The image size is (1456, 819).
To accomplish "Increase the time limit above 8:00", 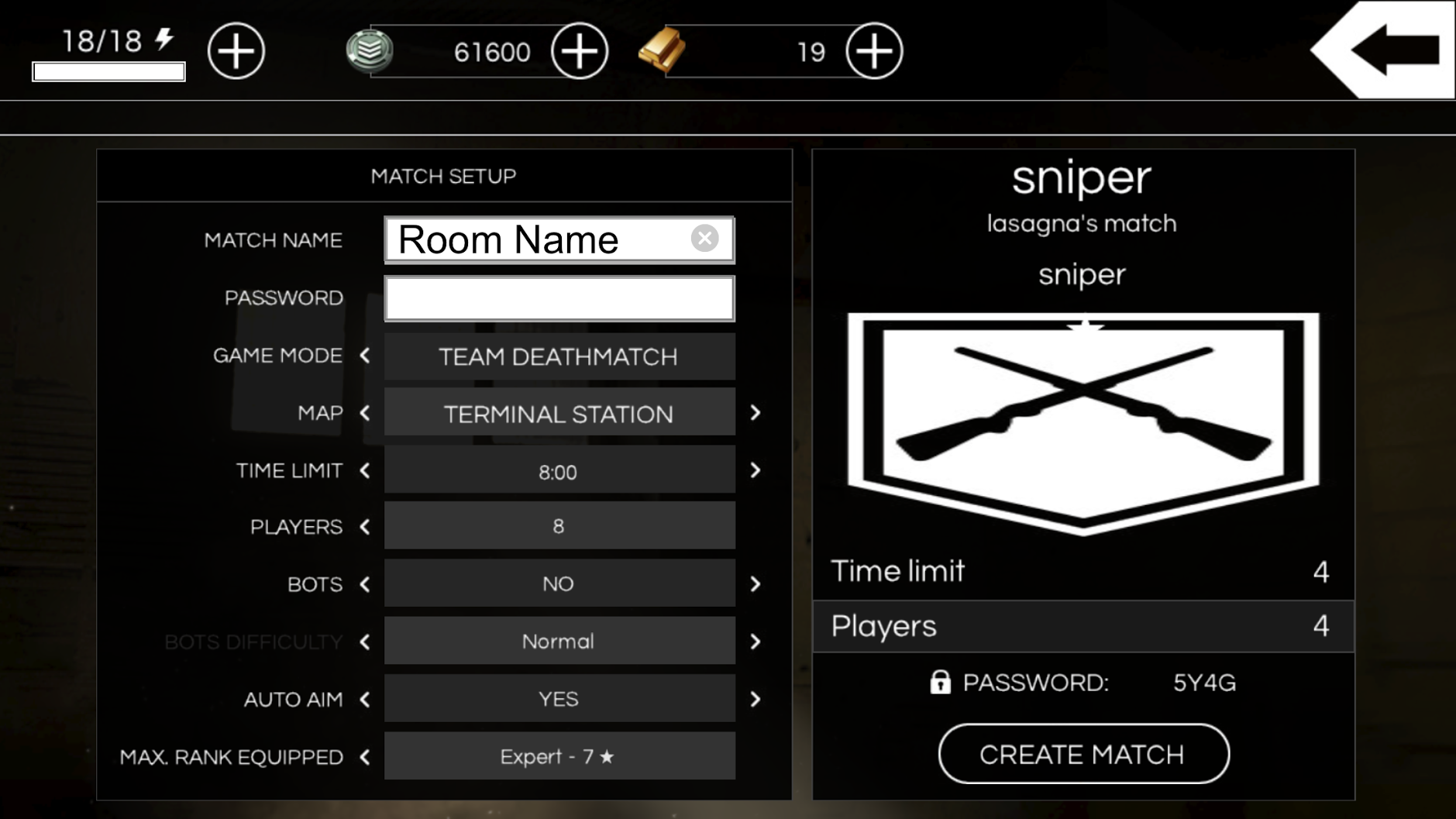I will [x=756, y=470].
